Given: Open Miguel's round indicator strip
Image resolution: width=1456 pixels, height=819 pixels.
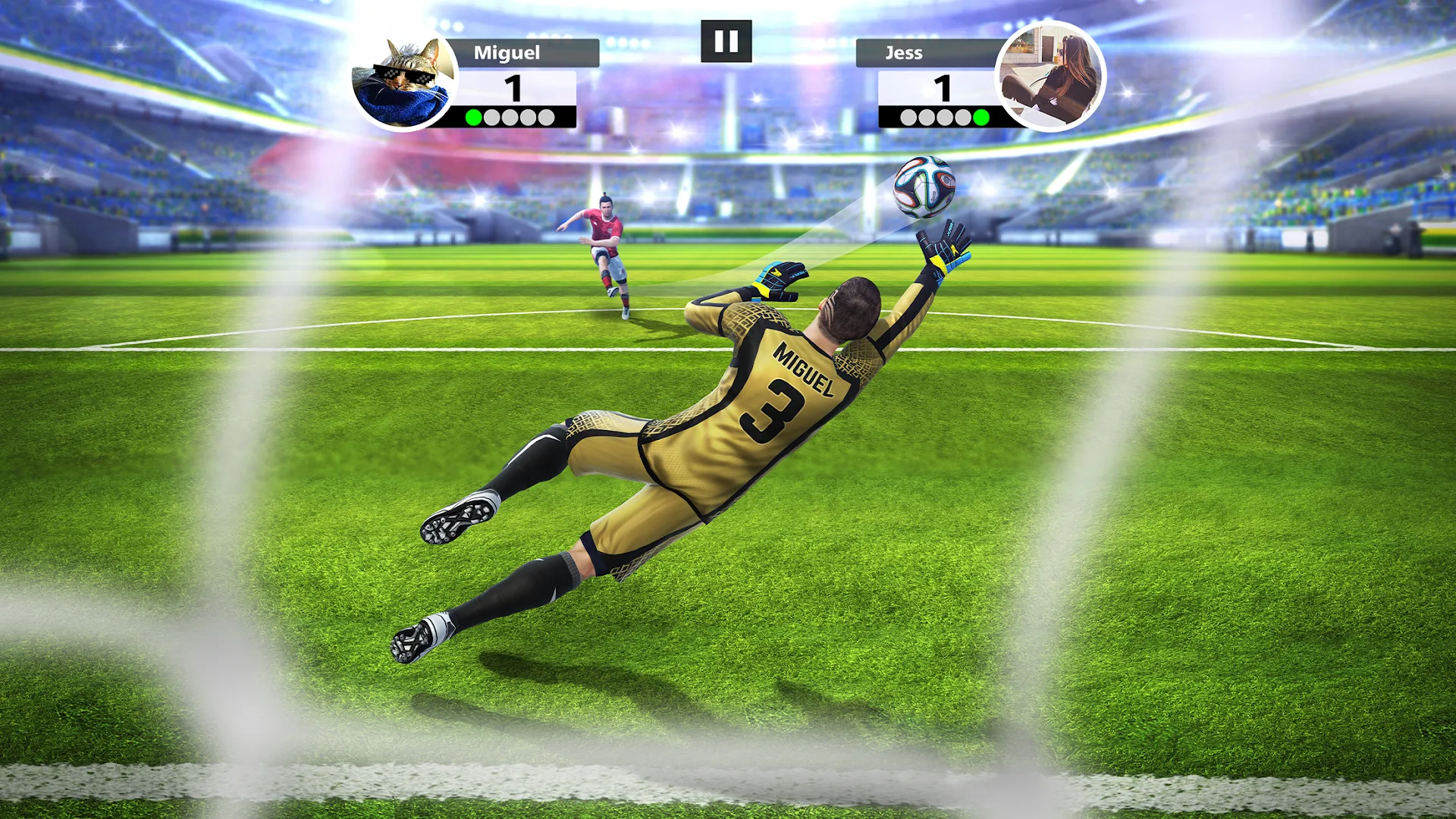Looking at the screenshot, I should tap(510, 116).
